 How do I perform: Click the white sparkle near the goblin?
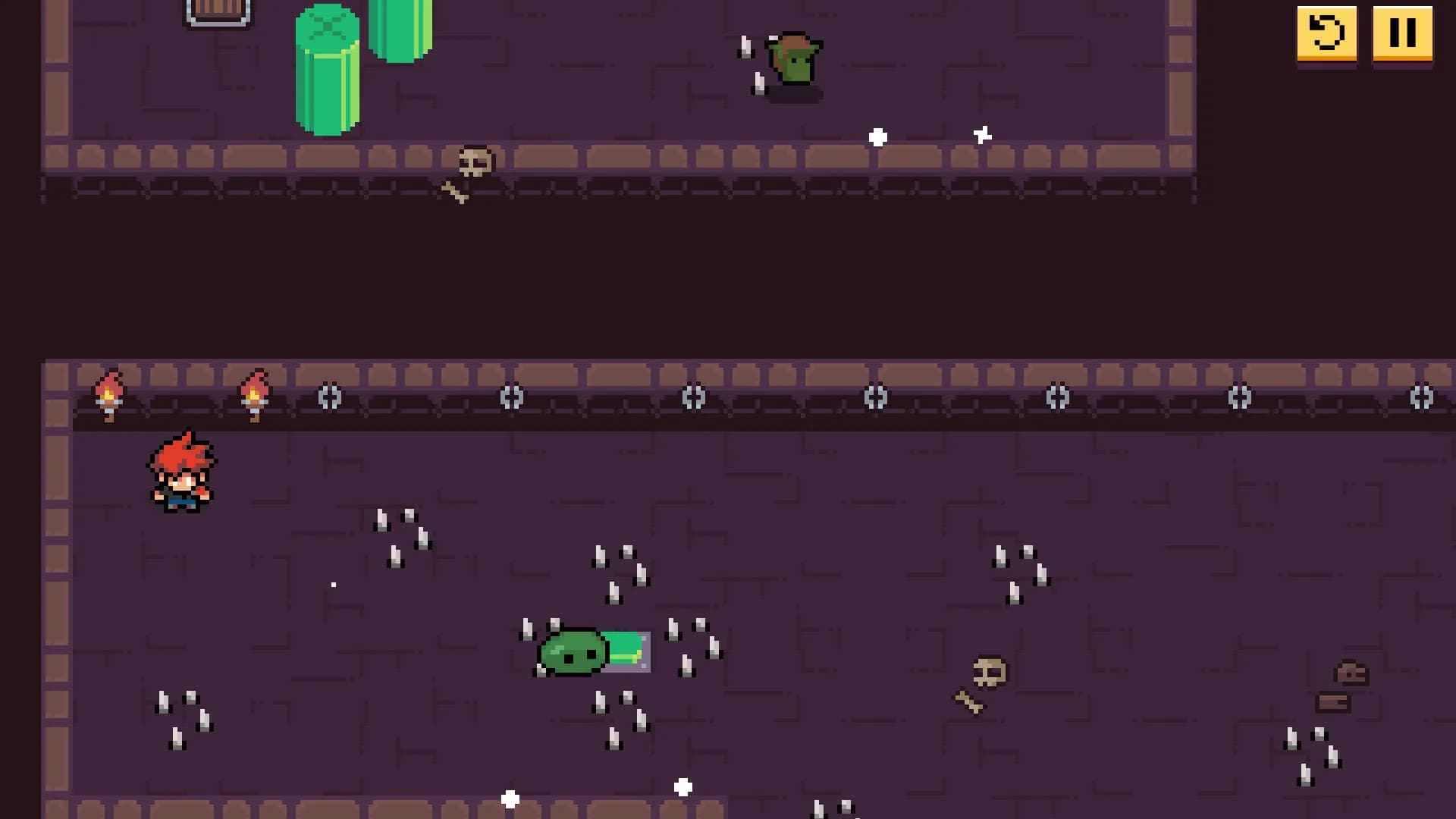click(x=877, y=137)
